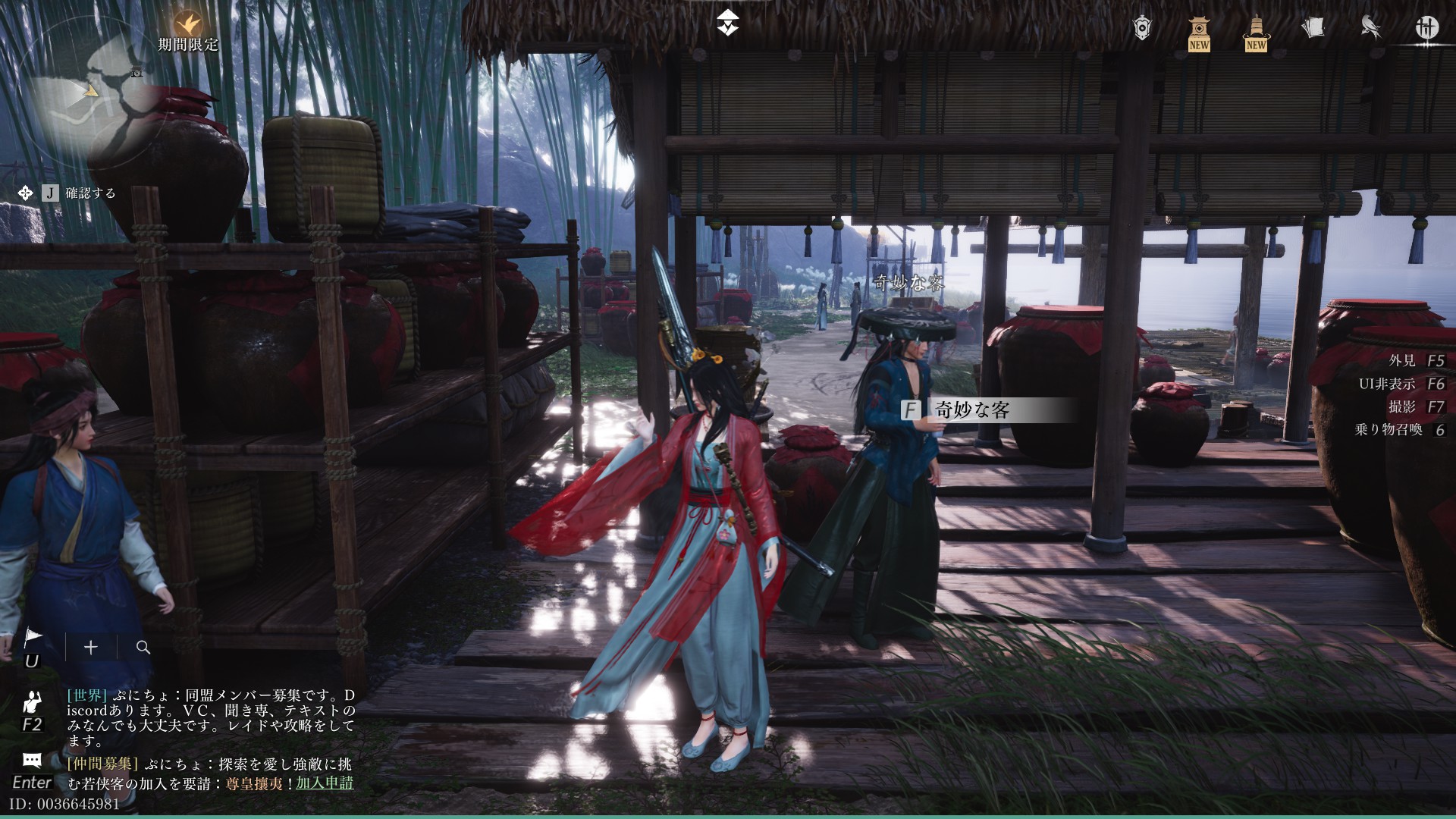Interact with the 奇妙な客 prompt label
The width and height of the screenshot is (1456, 819).
972,410
